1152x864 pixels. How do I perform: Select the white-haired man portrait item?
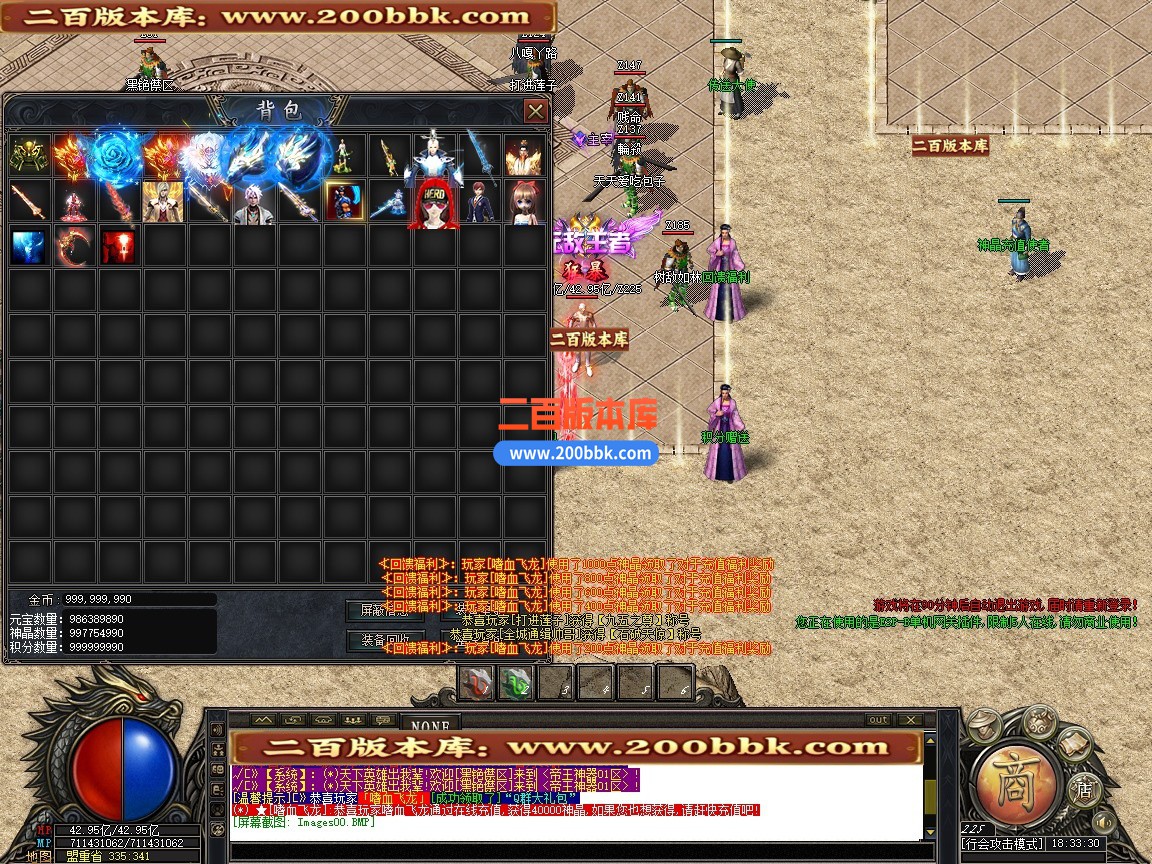coord(255,201)
